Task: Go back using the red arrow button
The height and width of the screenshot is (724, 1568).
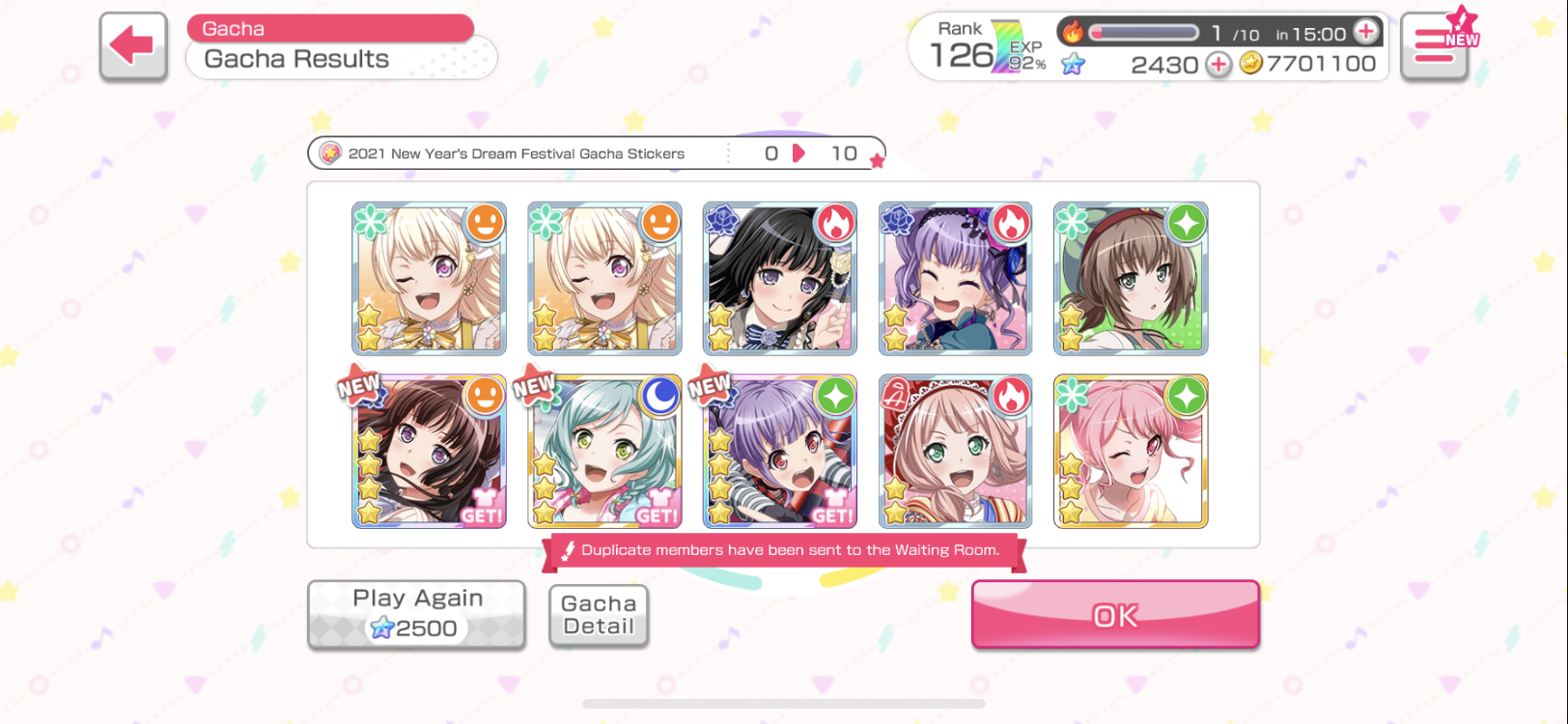Action: (133, 45)
